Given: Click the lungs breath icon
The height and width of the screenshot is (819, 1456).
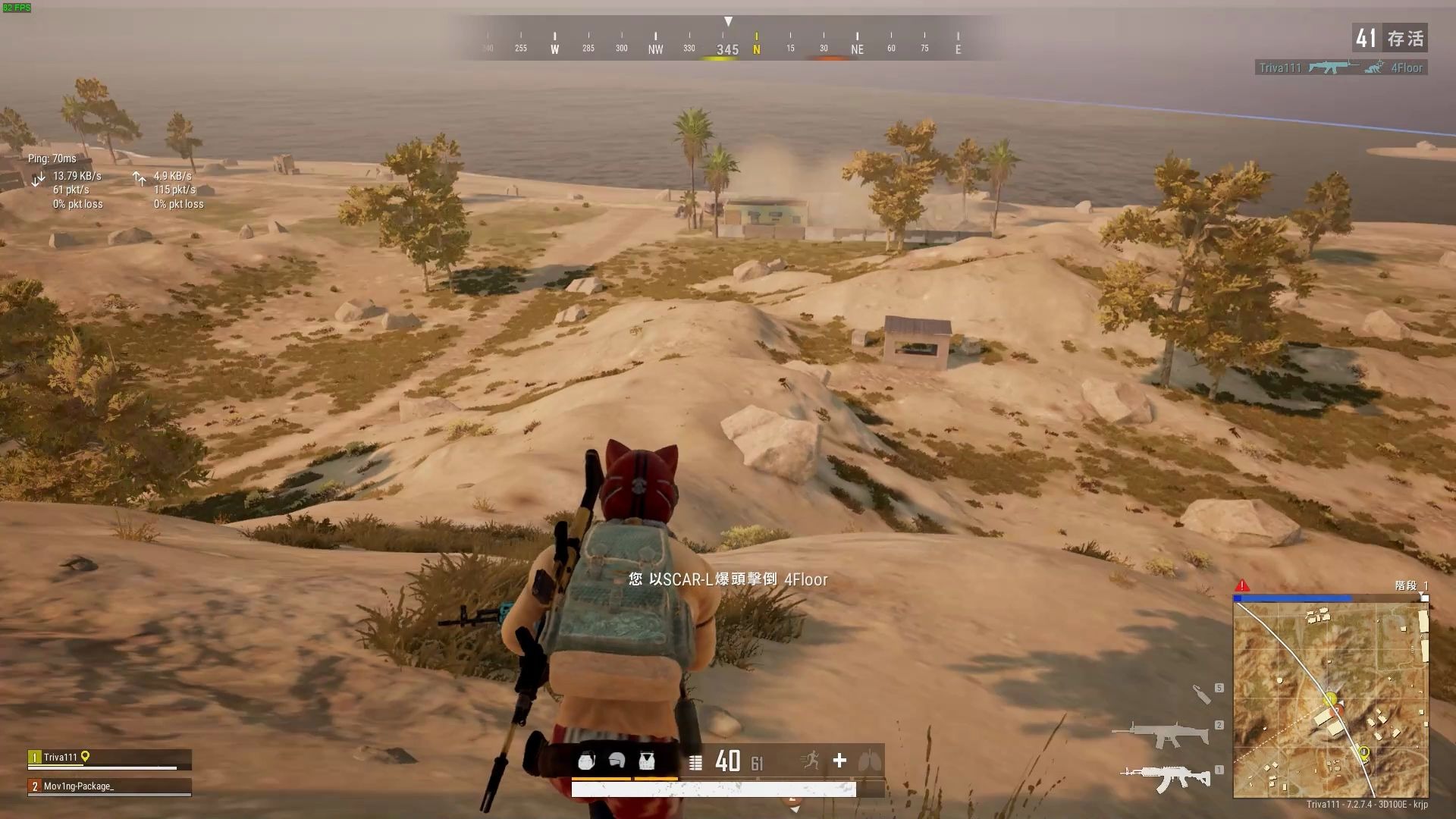Looking at the screenshot, I should point(869,761).
